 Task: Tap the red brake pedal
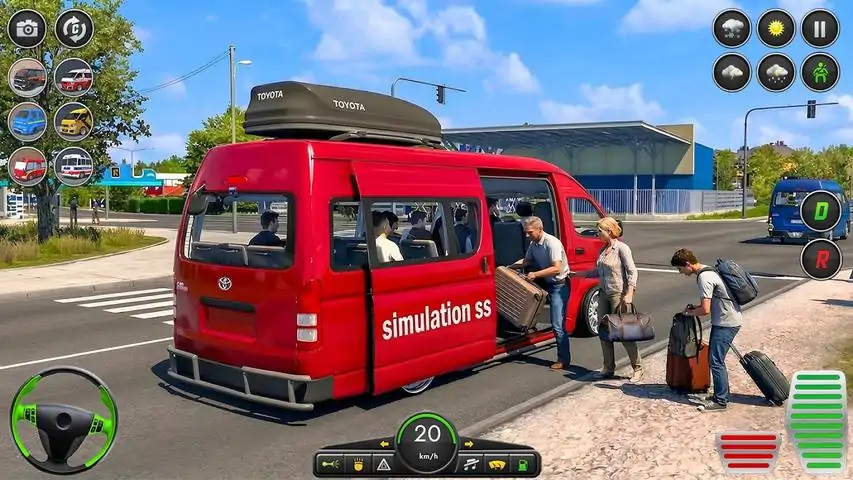(747, 451)
